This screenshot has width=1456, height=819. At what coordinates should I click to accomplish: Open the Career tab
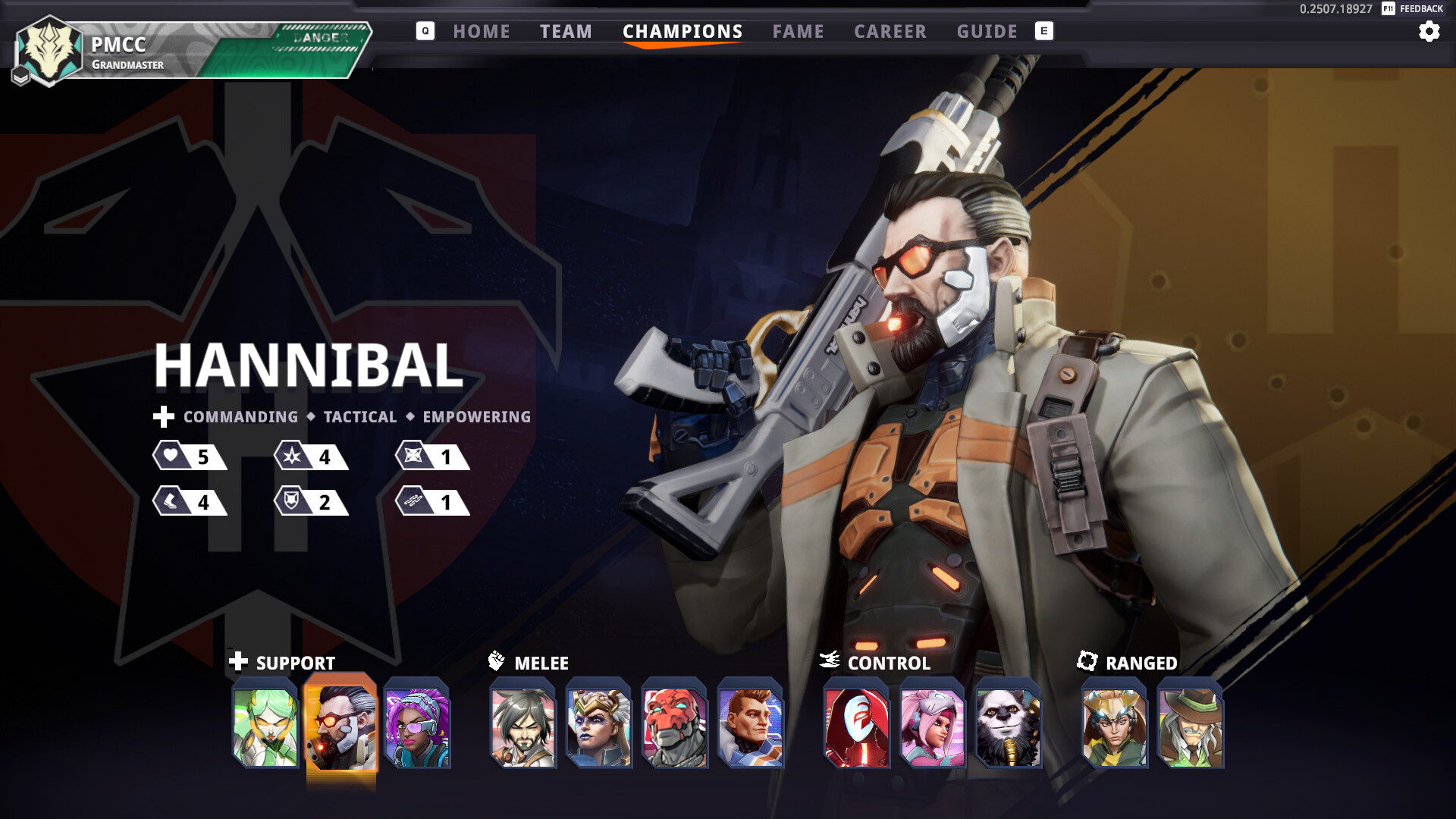(x=890, y=32)
